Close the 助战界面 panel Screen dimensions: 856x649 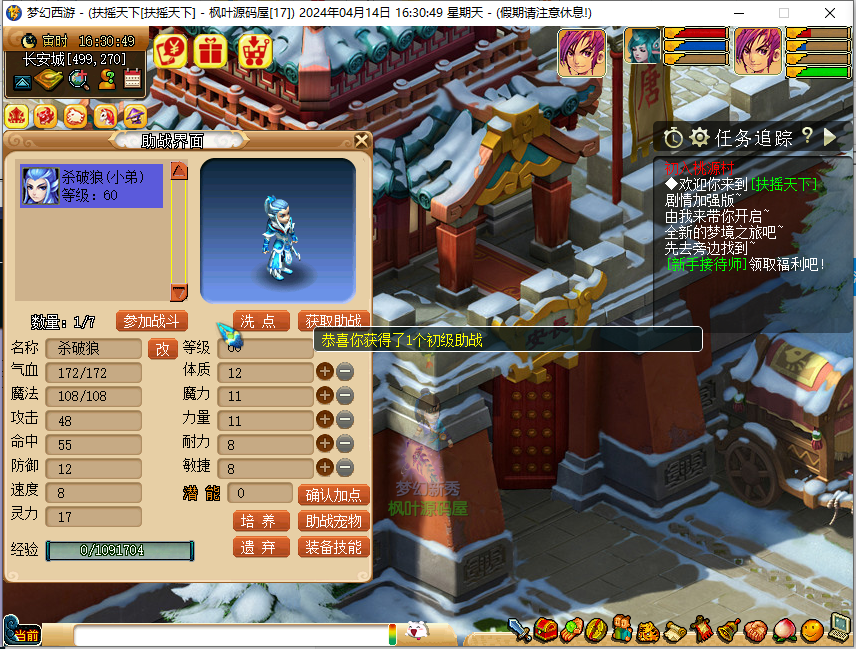tap(362, 141)
